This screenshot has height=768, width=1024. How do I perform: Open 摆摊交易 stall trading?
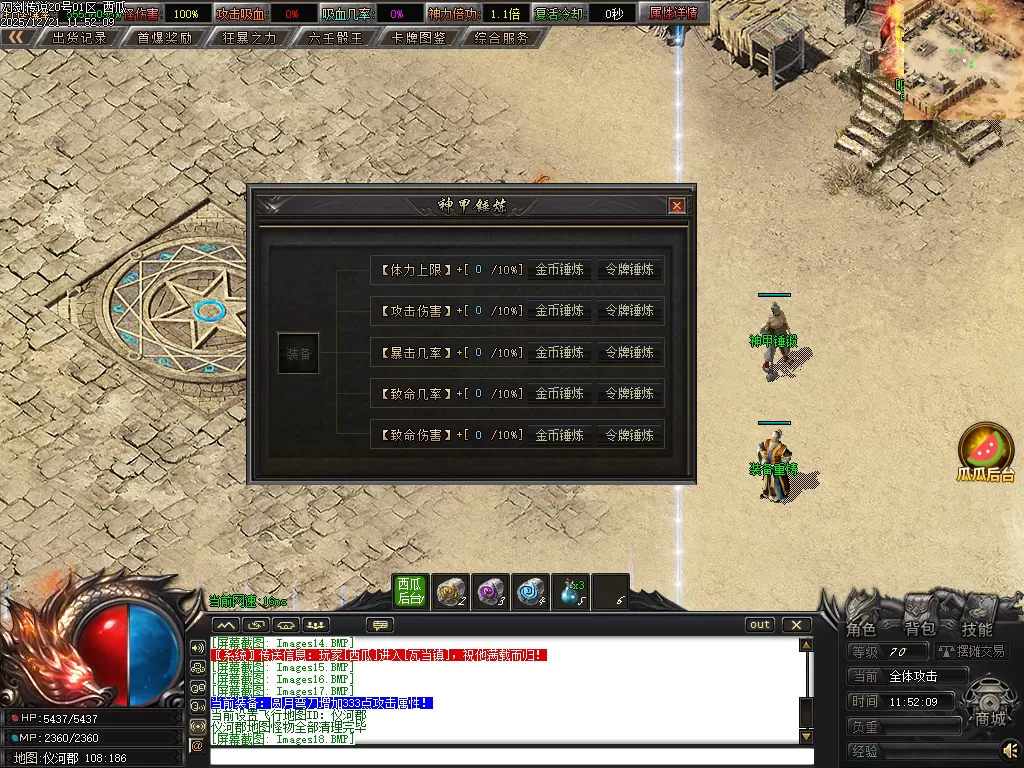pyautogui.click(x=973, y=651)
